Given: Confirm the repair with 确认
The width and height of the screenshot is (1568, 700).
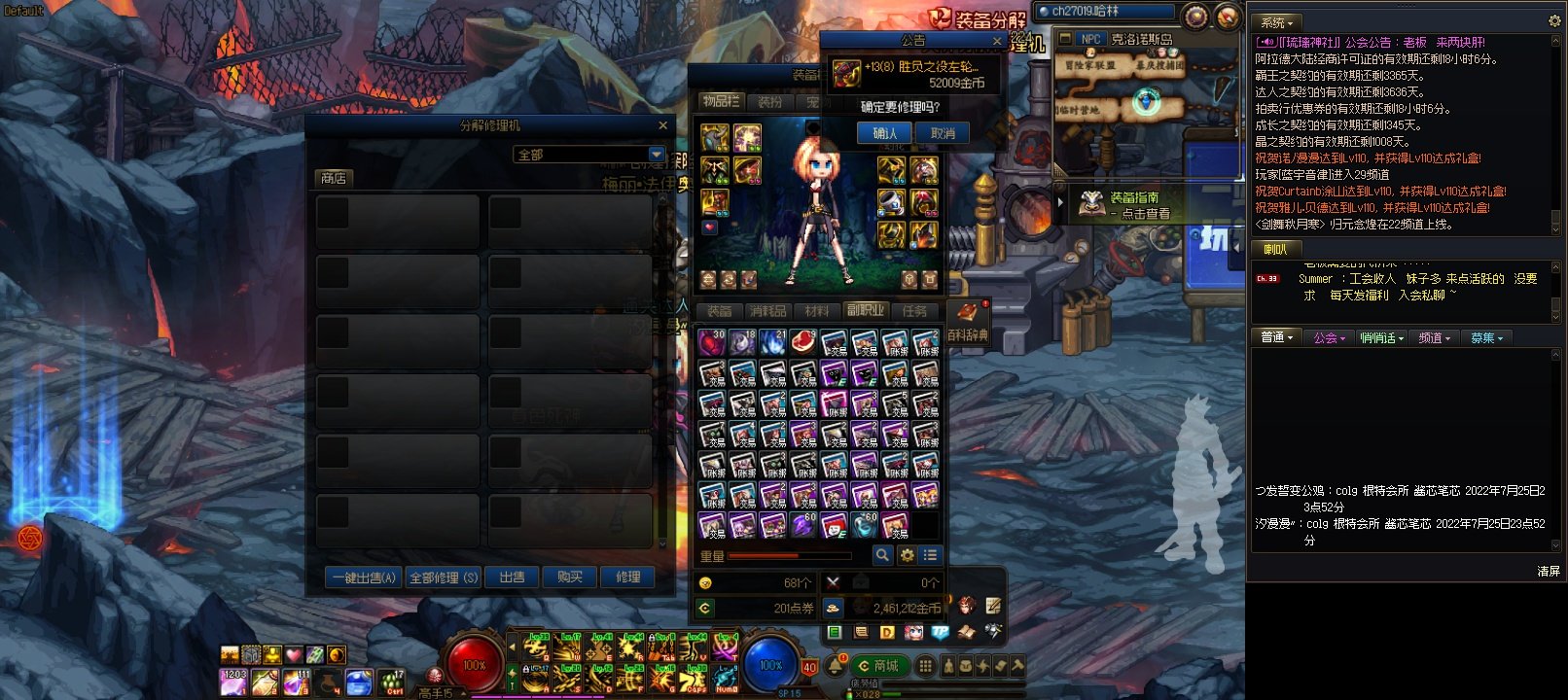Looking at the screenshot, I should tap(884, 133).
